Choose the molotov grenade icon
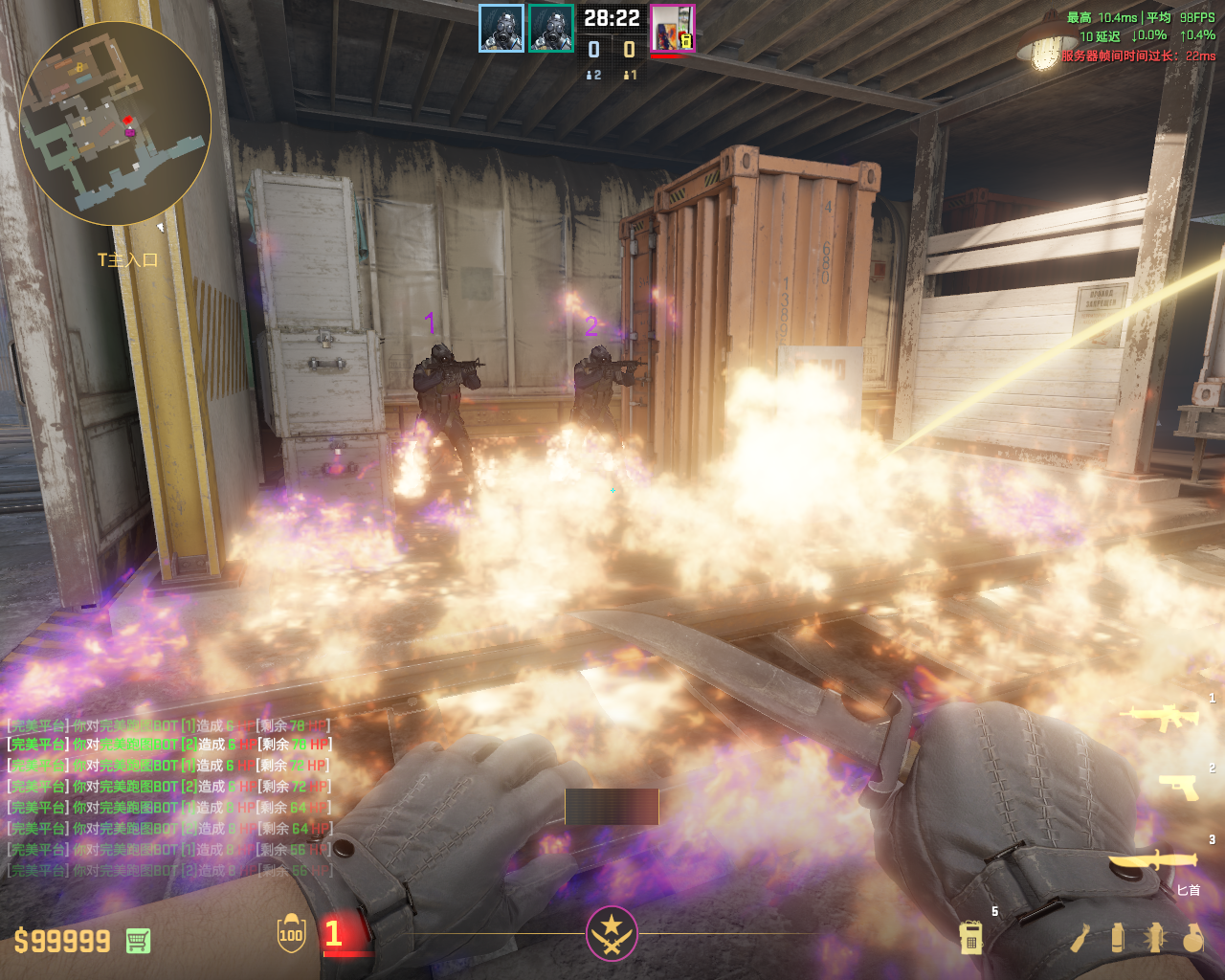The image size is (1225, 980). (1080, 938)
